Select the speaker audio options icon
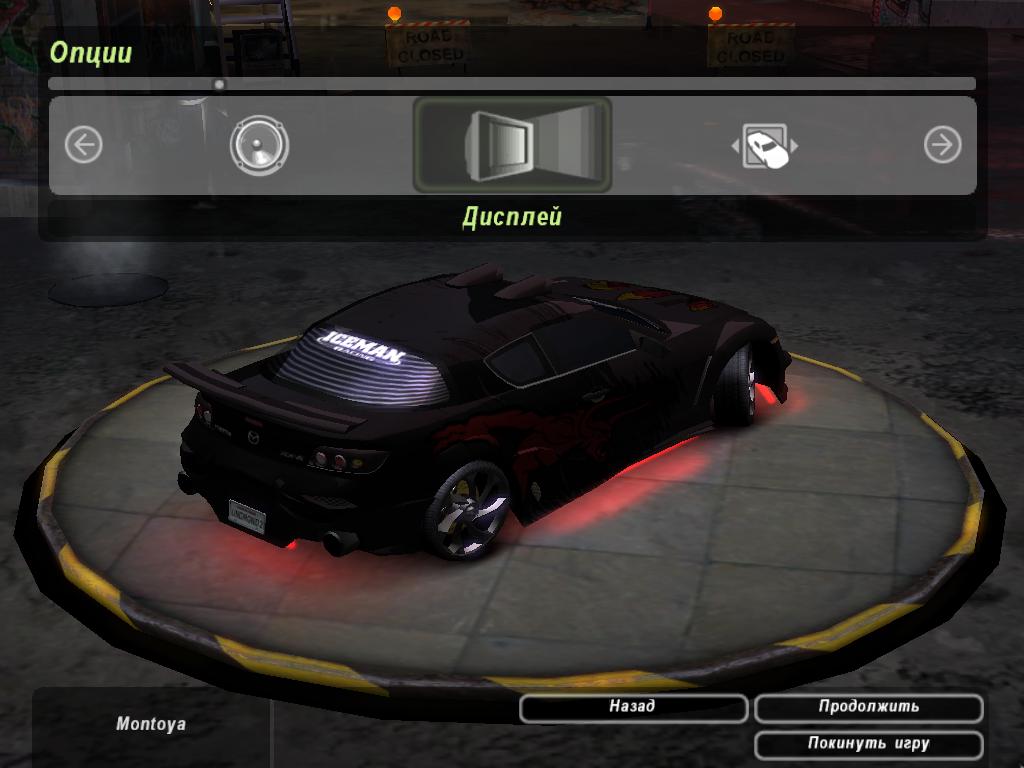The width and height of the screenshot is (1024, 768). (259, 146)
